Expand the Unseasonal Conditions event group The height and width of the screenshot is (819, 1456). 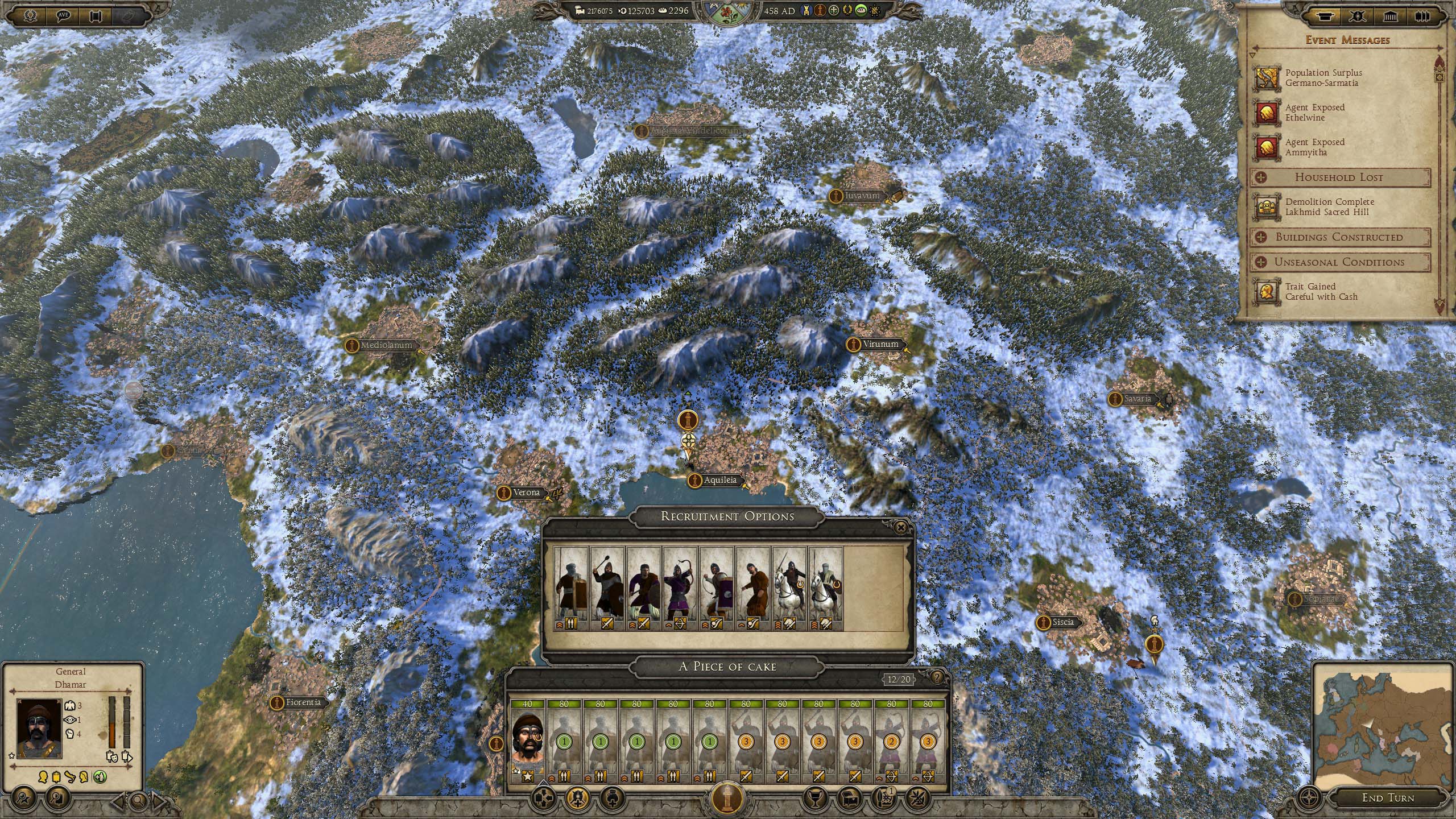click(x=1339, y=262)
